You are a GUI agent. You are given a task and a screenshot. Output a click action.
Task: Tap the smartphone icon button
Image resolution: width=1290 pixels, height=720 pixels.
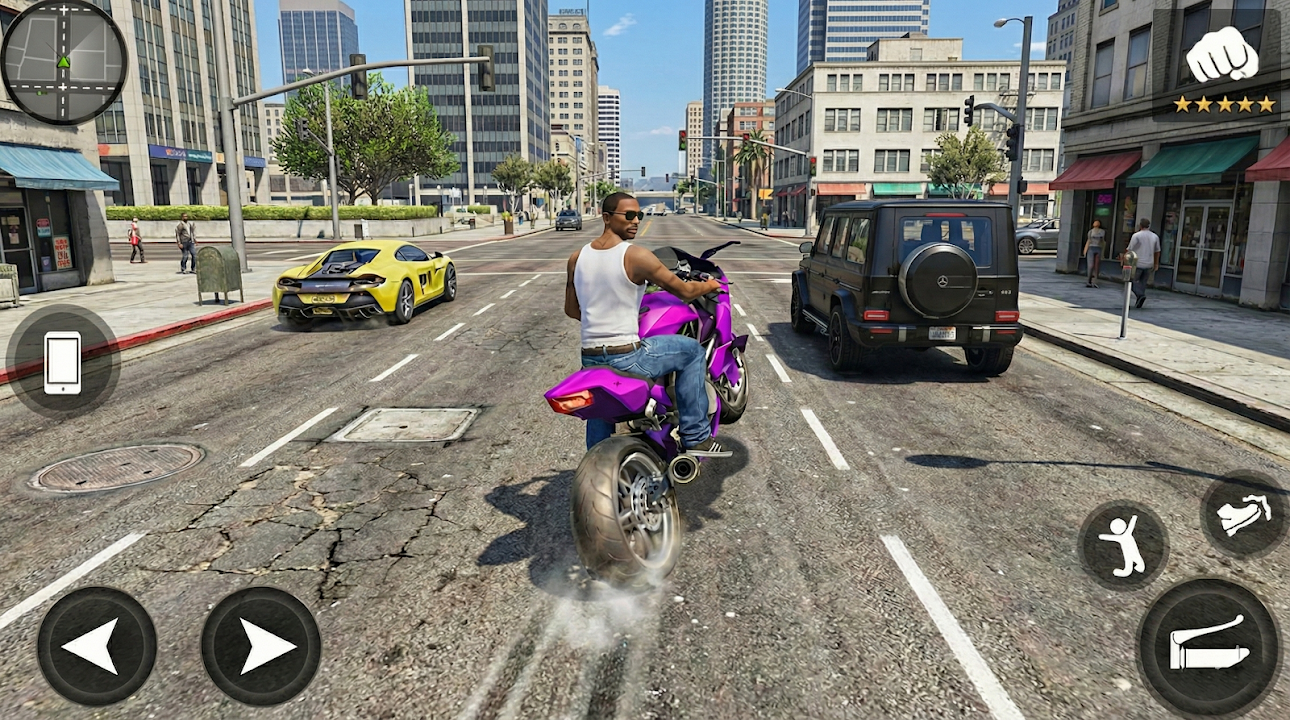62,362
